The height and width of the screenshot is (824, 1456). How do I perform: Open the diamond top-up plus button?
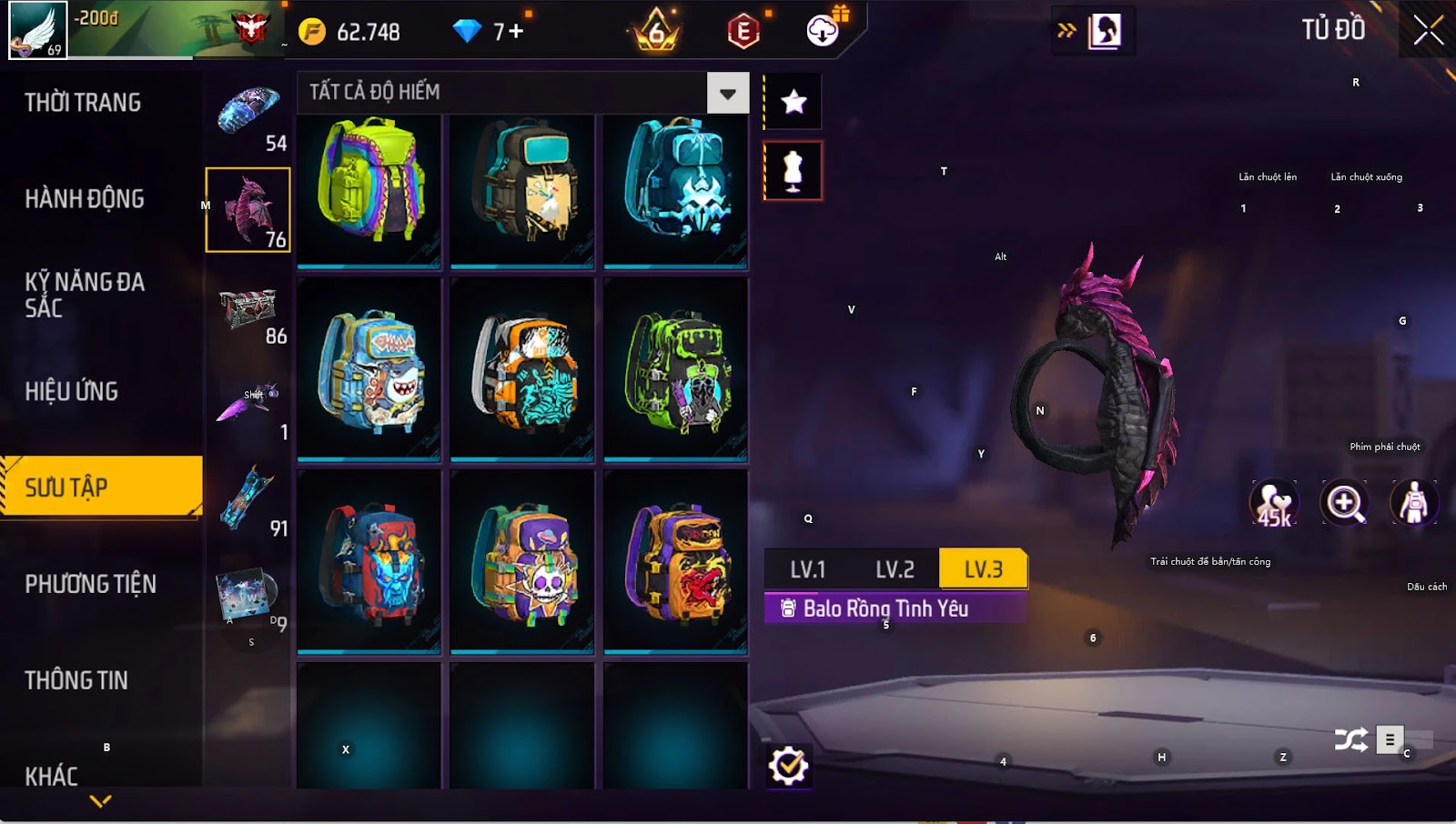(516, 32)
